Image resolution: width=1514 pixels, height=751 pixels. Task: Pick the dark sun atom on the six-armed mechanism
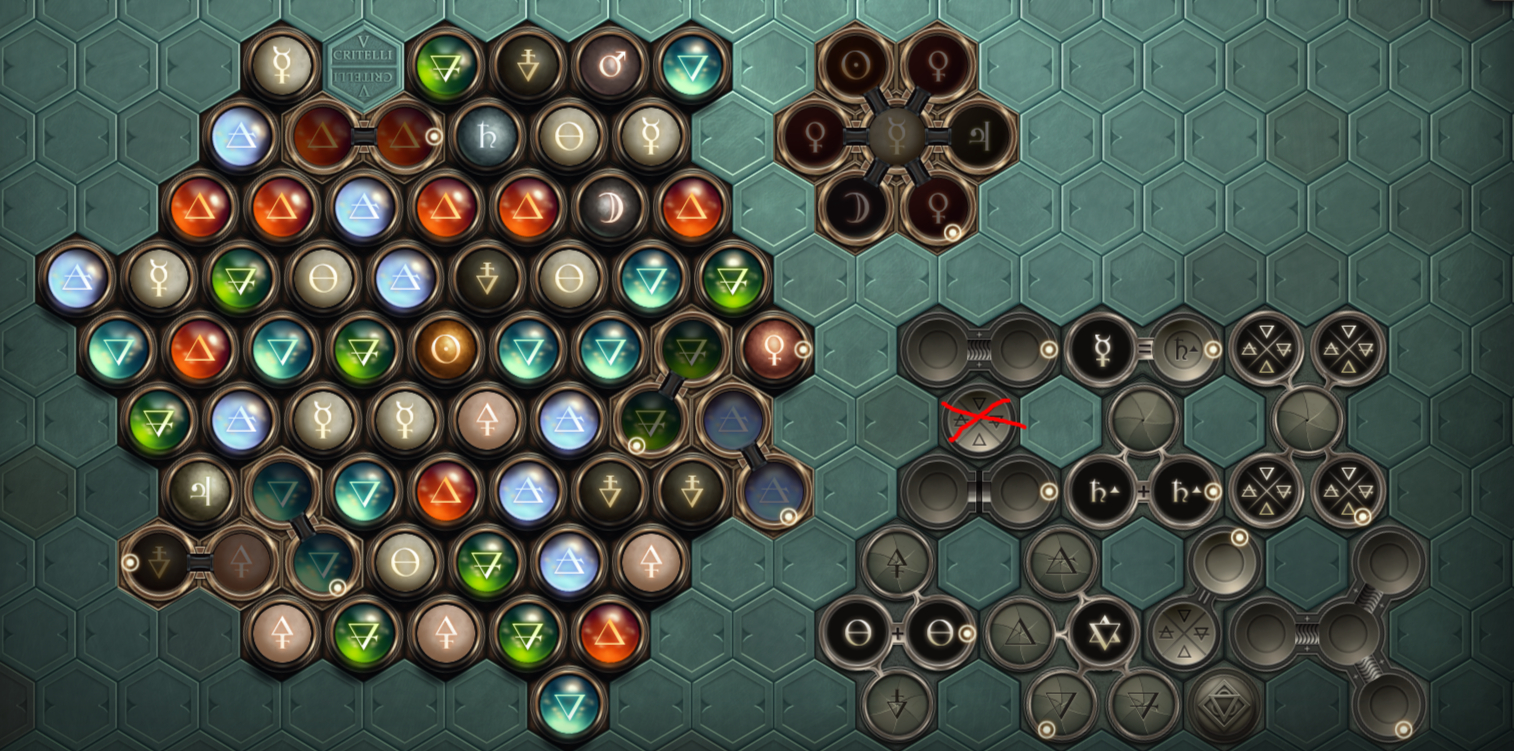855,66
